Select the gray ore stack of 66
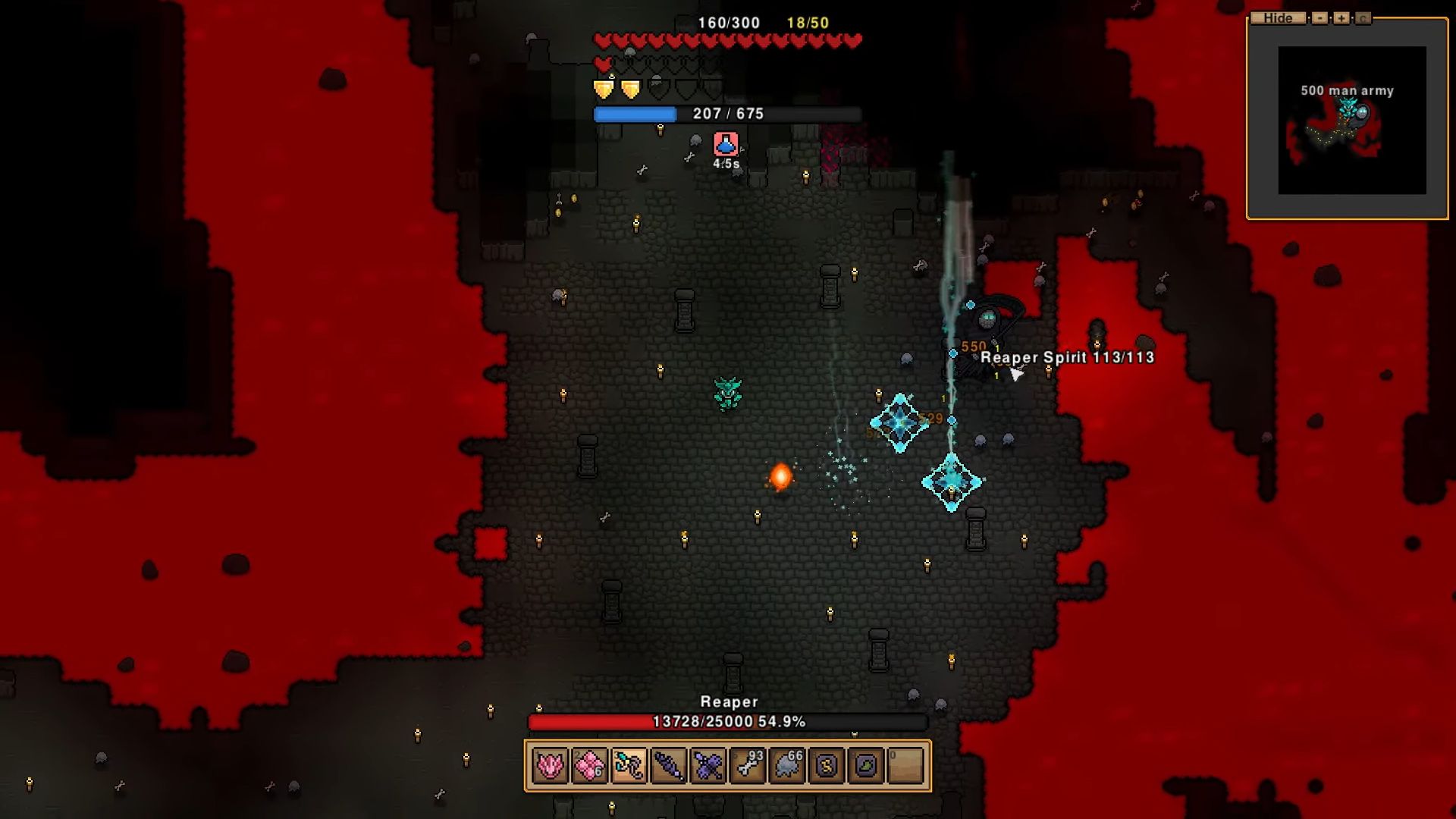Image resolution: width=1456 pixels, height=819 pixels. 787,766
